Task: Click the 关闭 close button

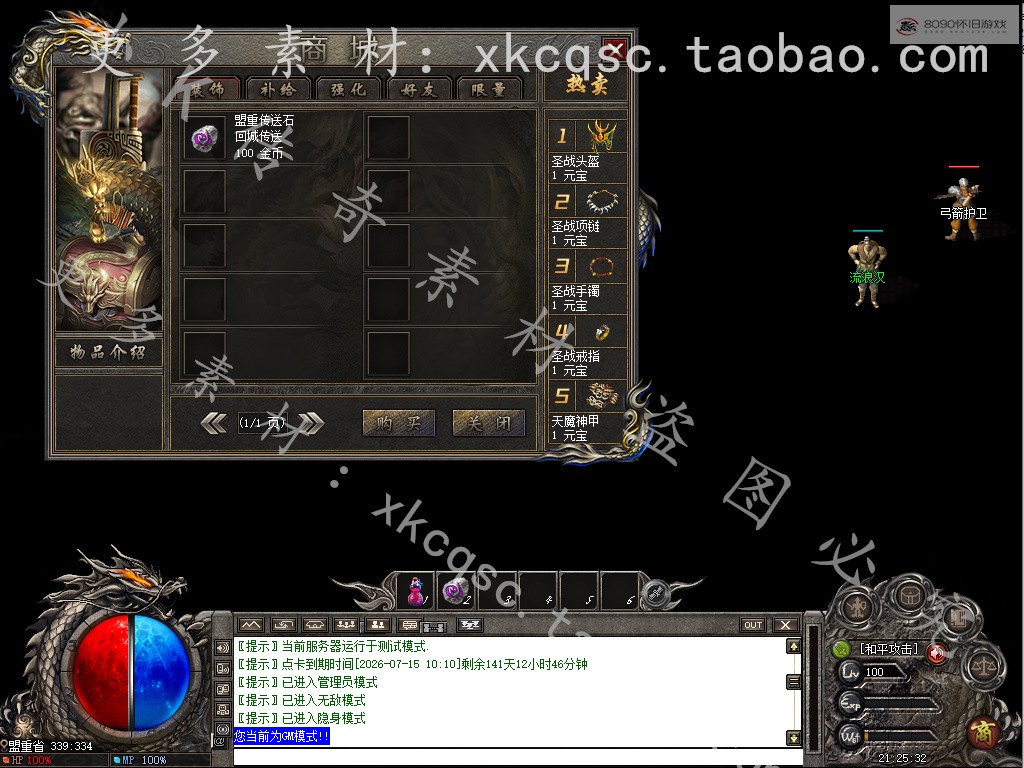Action: [x=488, y=423]
